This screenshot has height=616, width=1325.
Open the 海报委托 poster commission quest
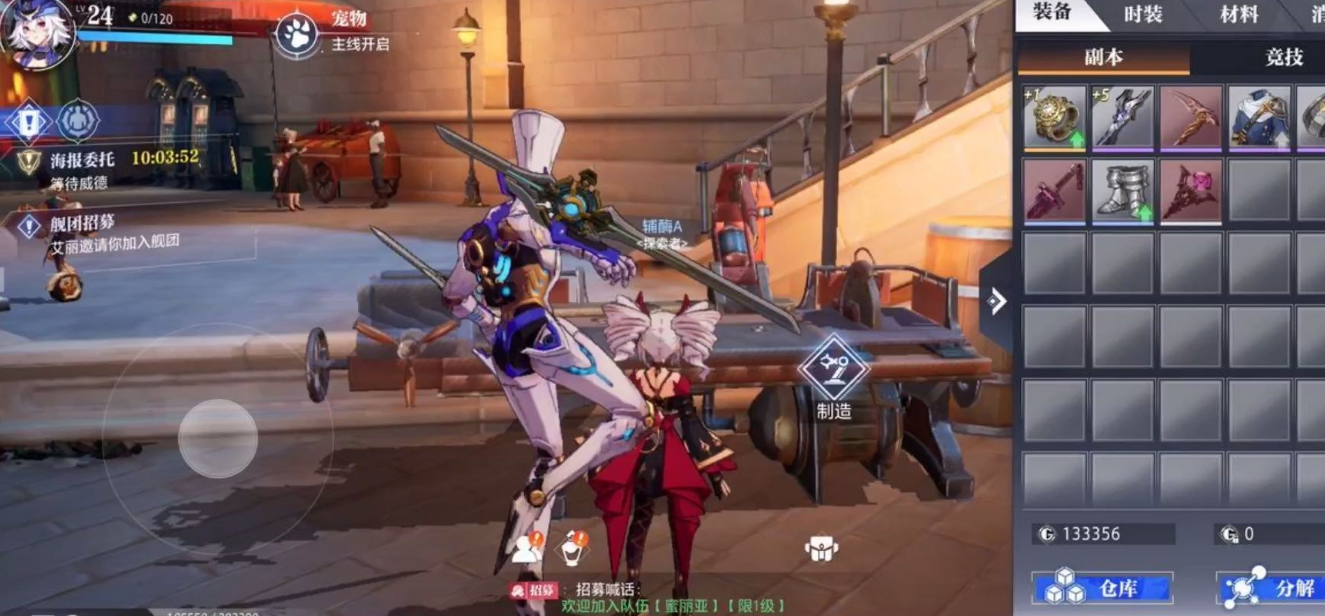pos(82,158)
